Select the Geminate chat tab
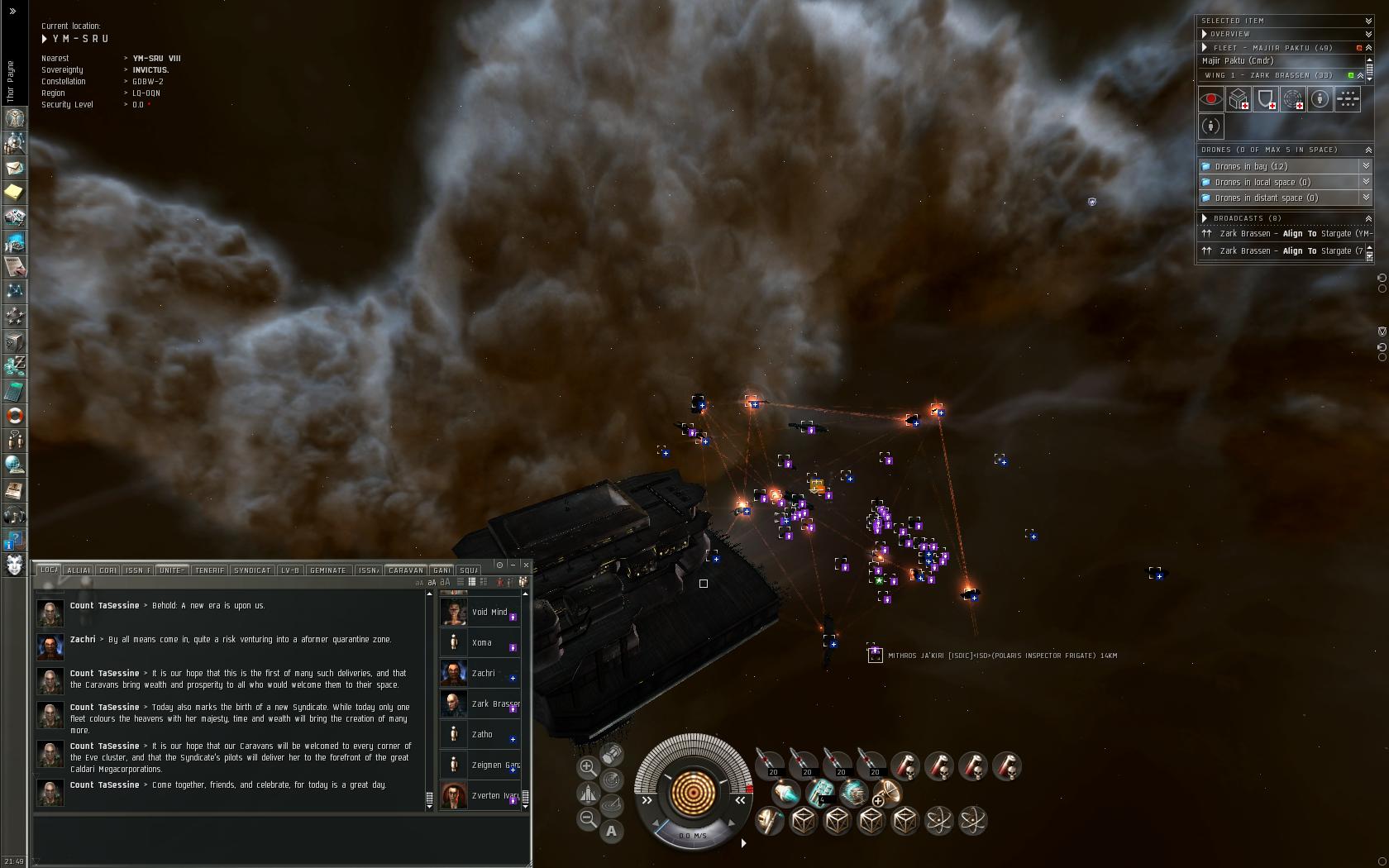 click(327, 570)
